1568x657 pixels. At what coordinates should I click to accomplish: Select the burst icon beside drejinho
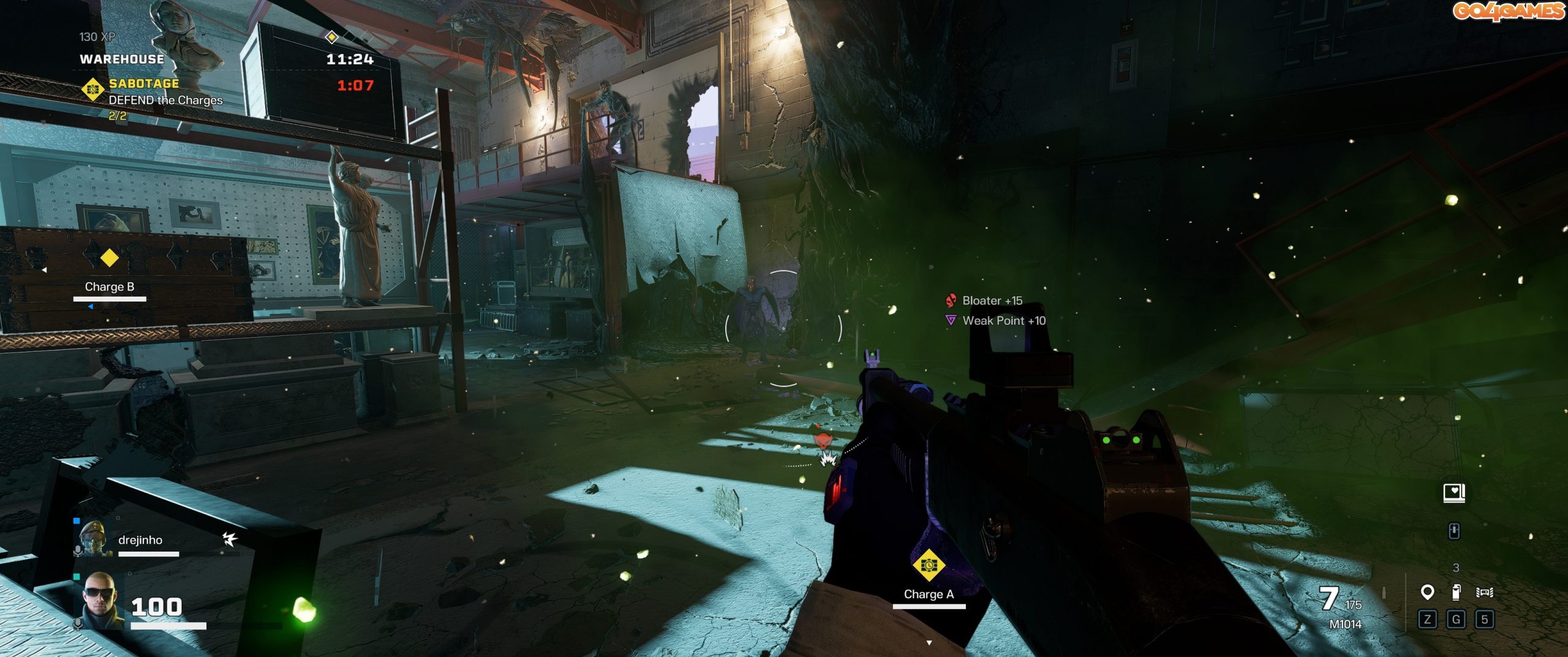pos(230,539)
